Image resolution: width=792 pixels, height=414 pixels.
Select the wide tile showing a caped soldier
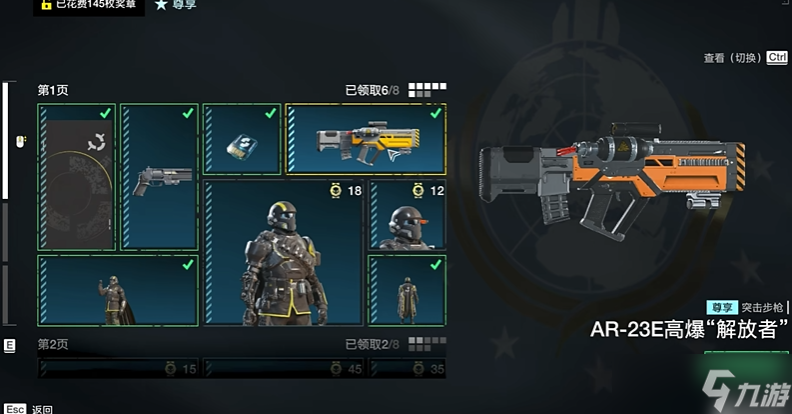tap(117, 290)
